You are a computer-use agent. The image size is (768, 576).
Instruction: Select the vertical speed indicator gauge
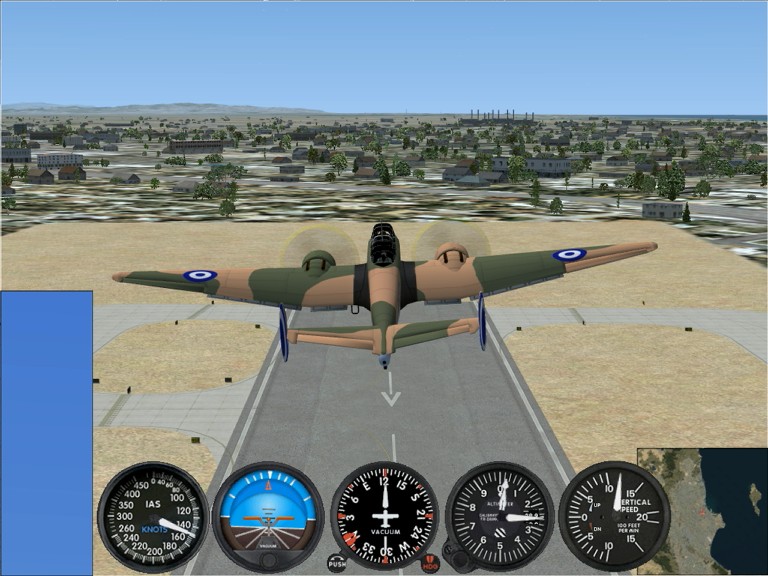point(613,516)
